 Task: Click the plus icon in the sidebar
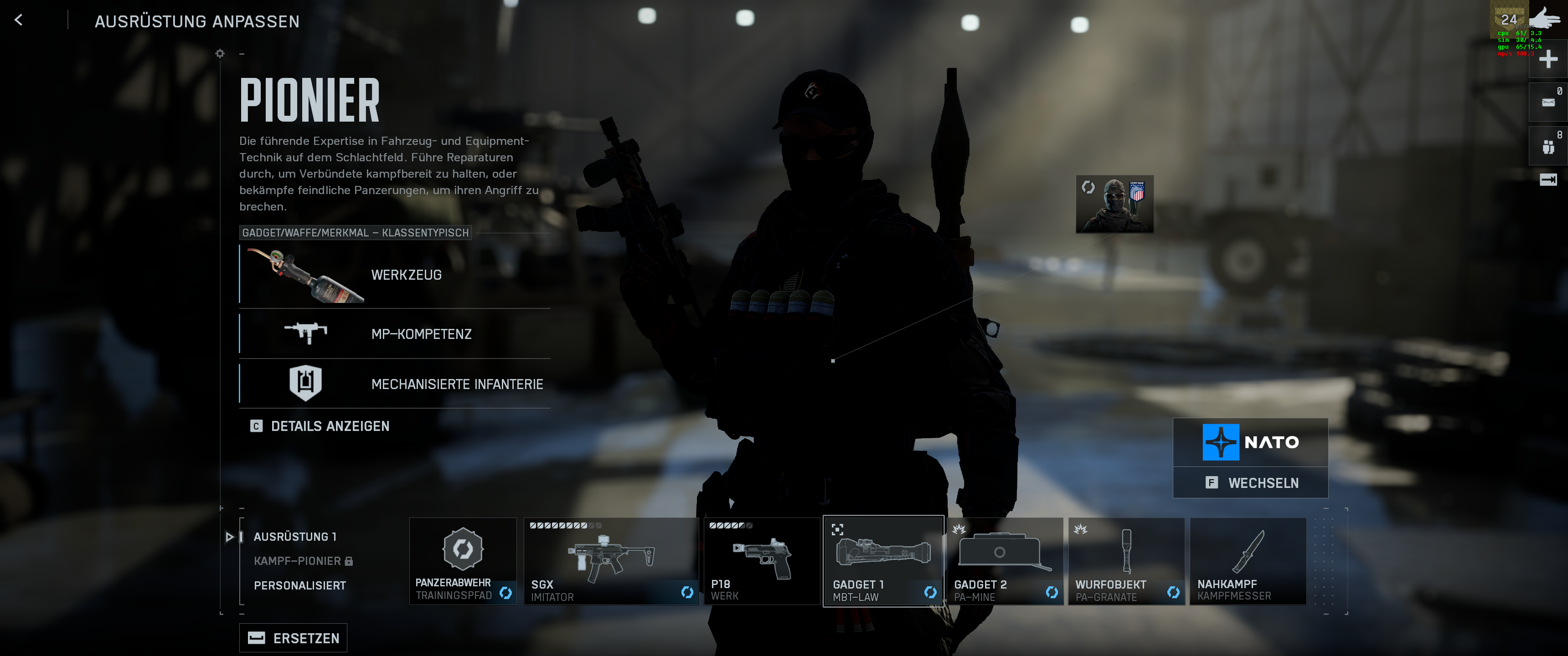(1548, 59)
